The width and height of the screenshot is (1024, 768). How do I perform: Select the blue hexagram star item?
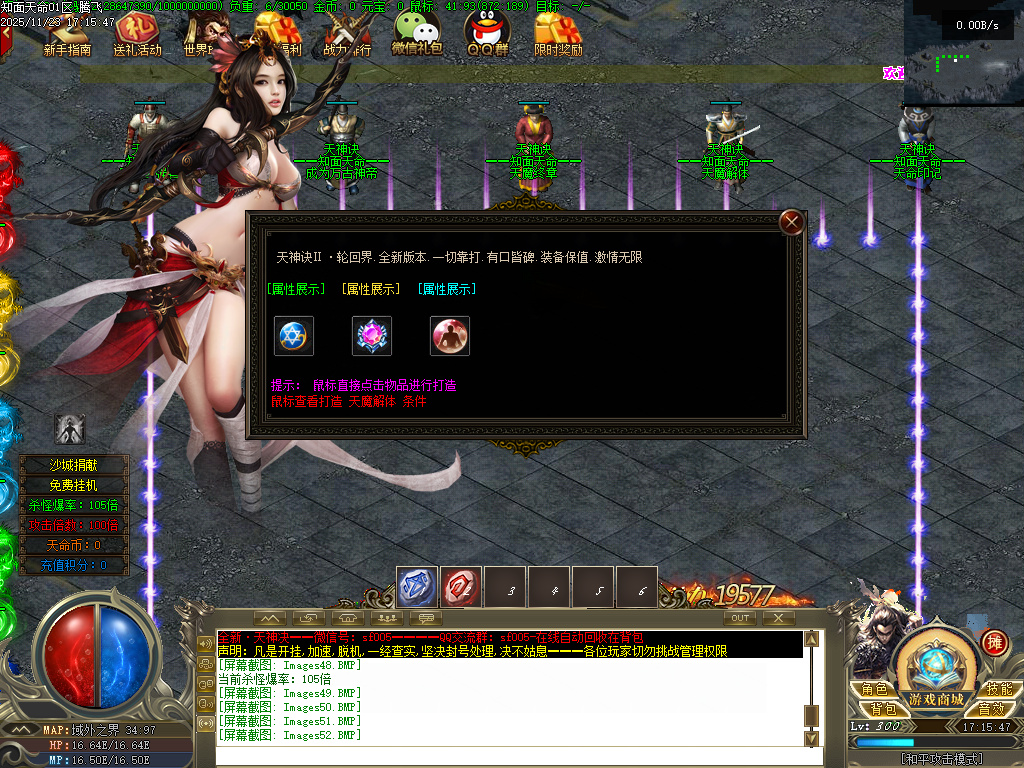[294, 336]
